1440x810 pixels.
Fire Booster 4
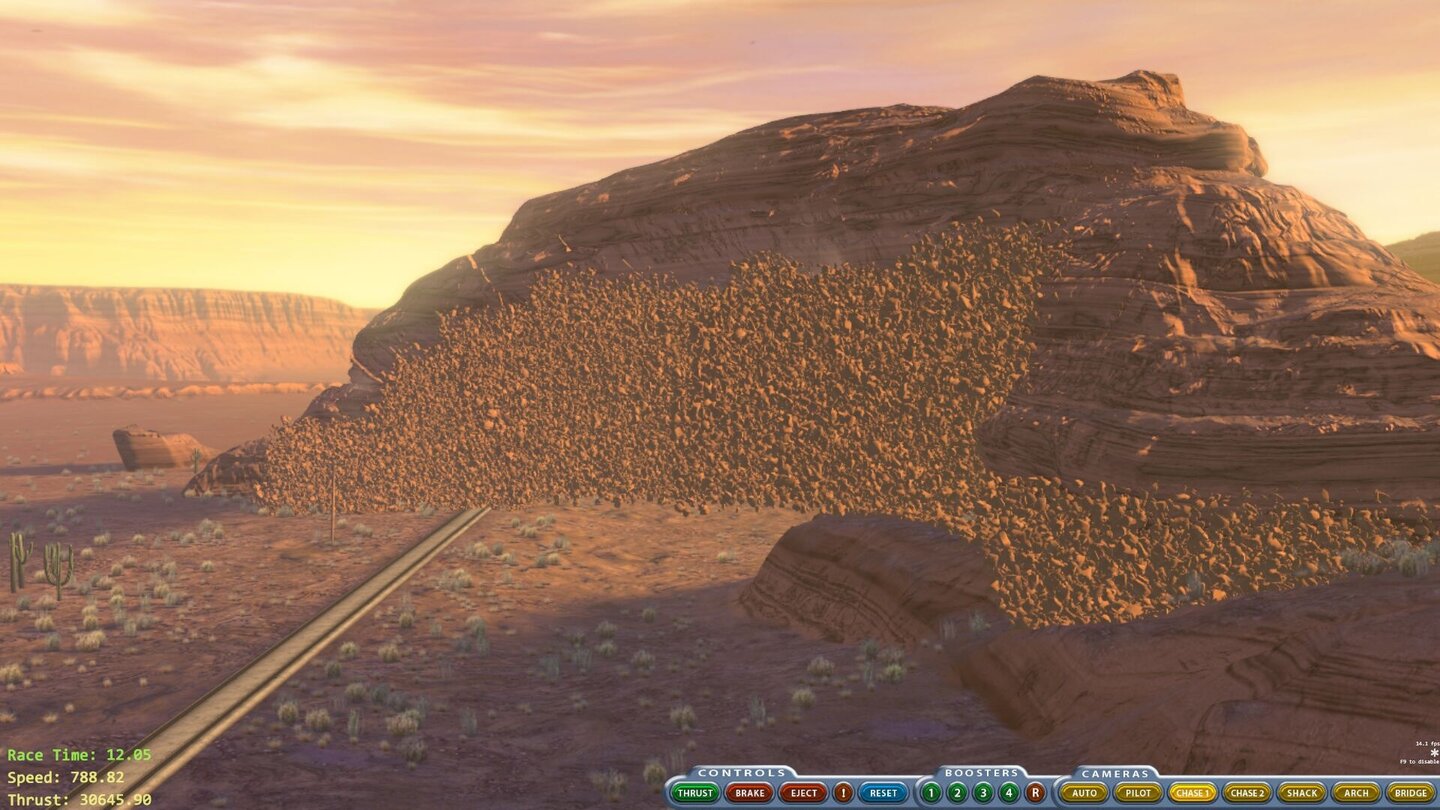[x=1009, y=793]
